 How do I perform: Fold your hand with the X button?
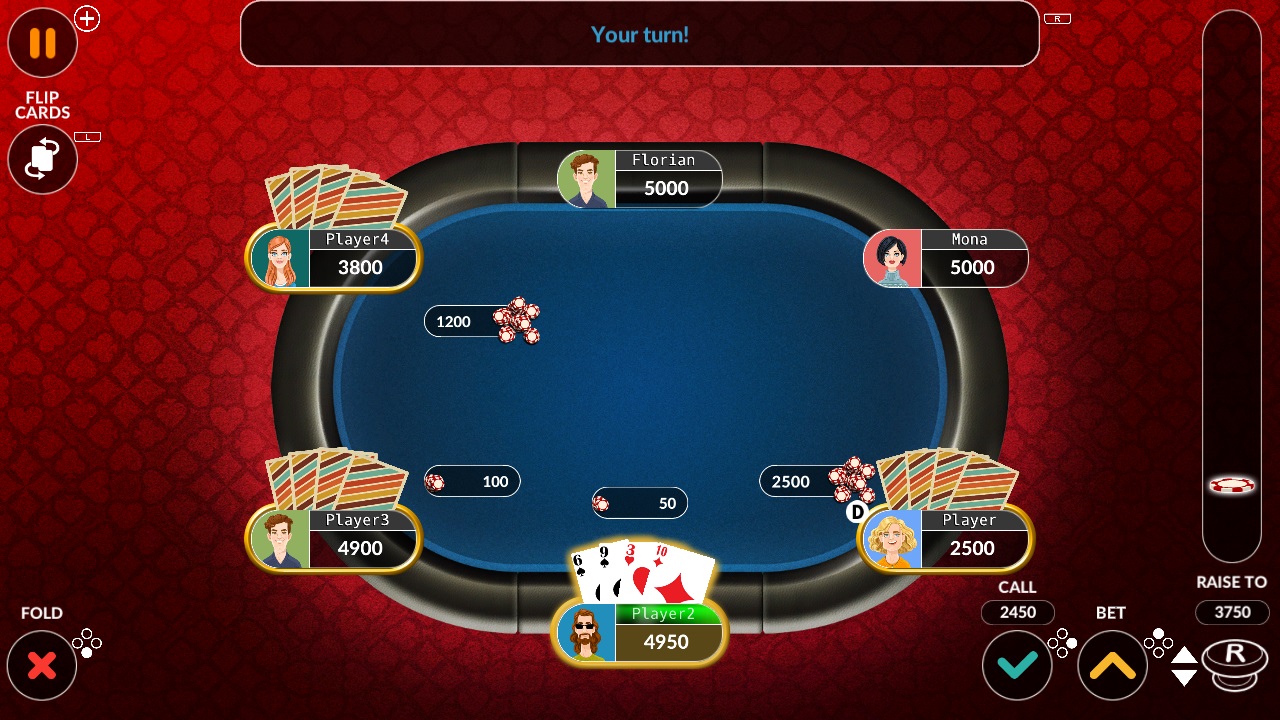pos(42,664)
